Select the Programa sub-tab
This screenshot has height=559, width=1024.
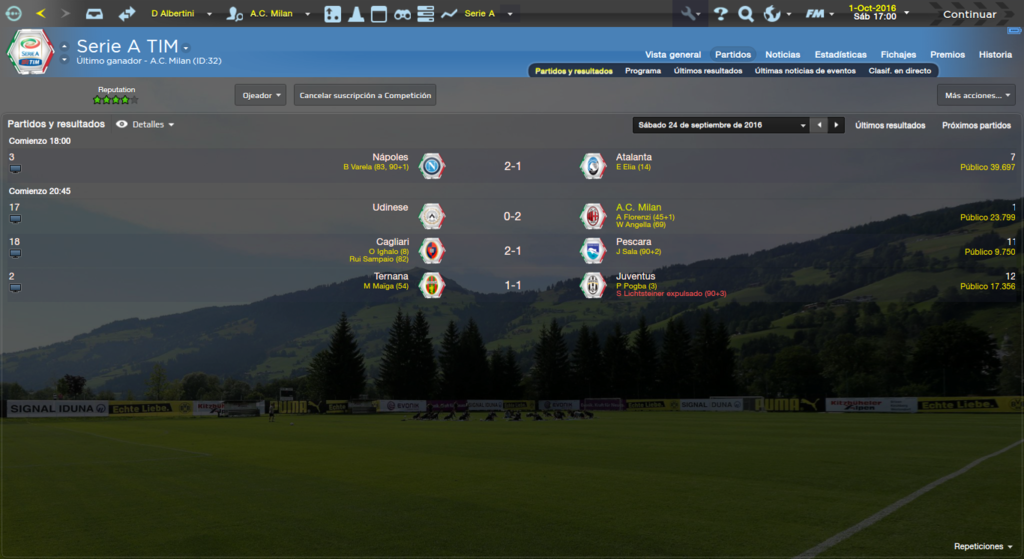642,71
